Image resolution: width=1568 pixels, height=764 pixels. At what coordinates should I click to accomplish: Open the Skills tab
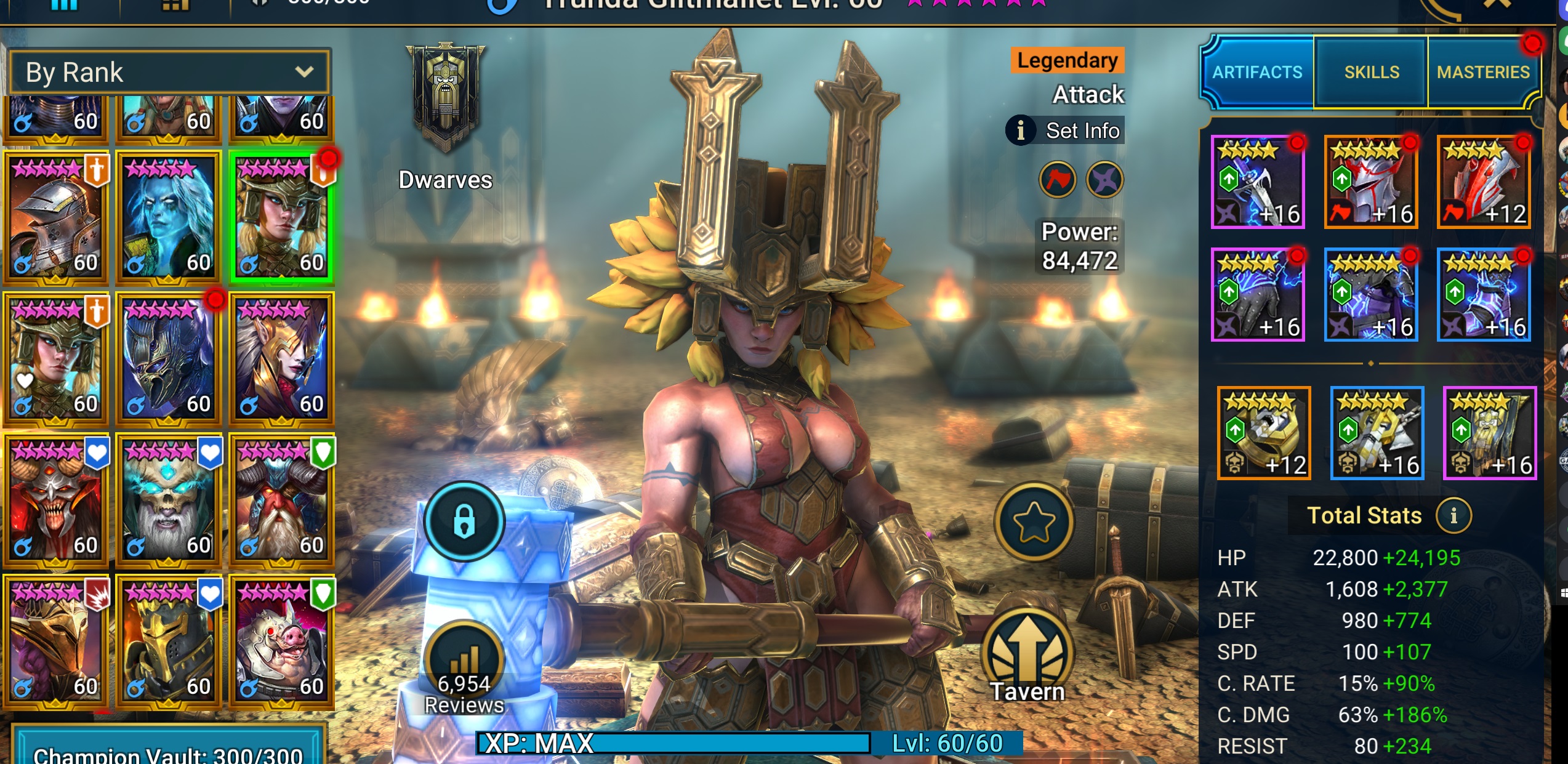click(1371, 72)
